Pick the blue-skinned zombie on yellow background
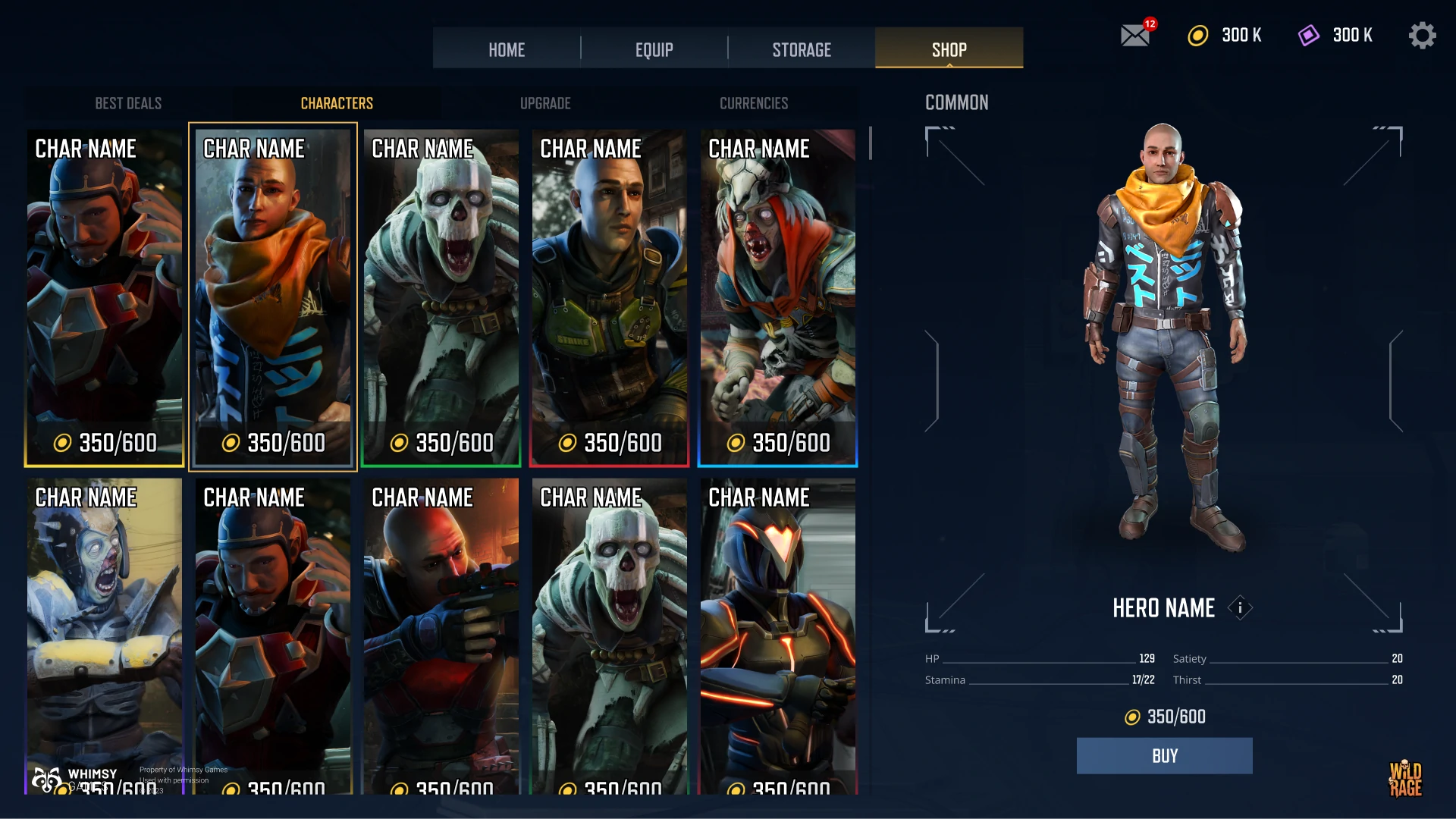Viewport: 1456px width, 819px height. coord(105,622)
